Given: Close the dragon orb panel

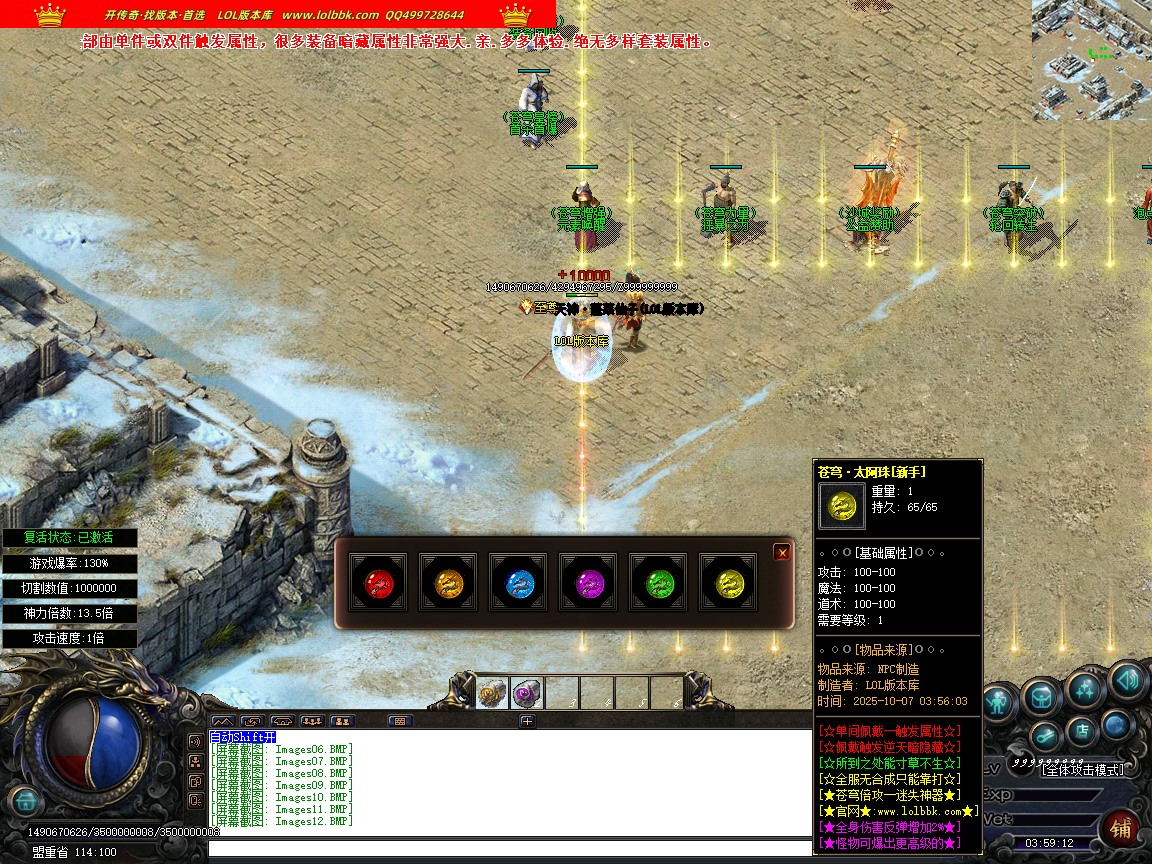Looking at the screenshot, I should [x=783, y=552].
